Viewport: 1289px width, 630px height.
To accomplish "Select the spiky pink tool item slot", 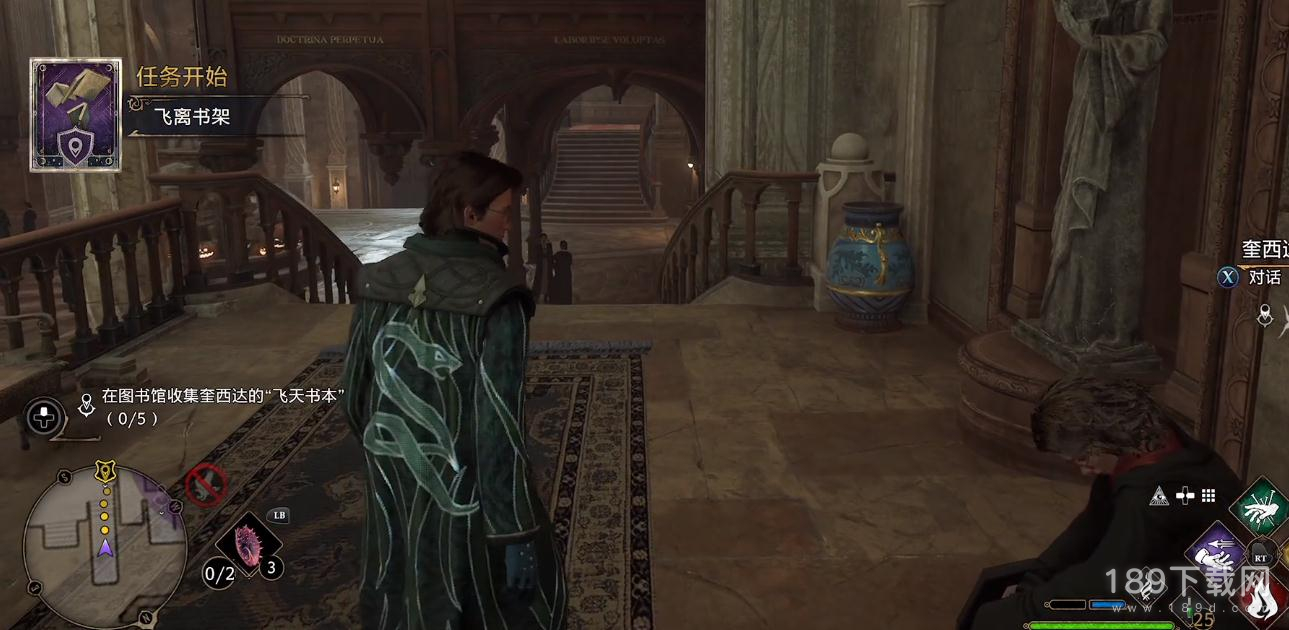I will pyautogui.click(x=246, y=546).
